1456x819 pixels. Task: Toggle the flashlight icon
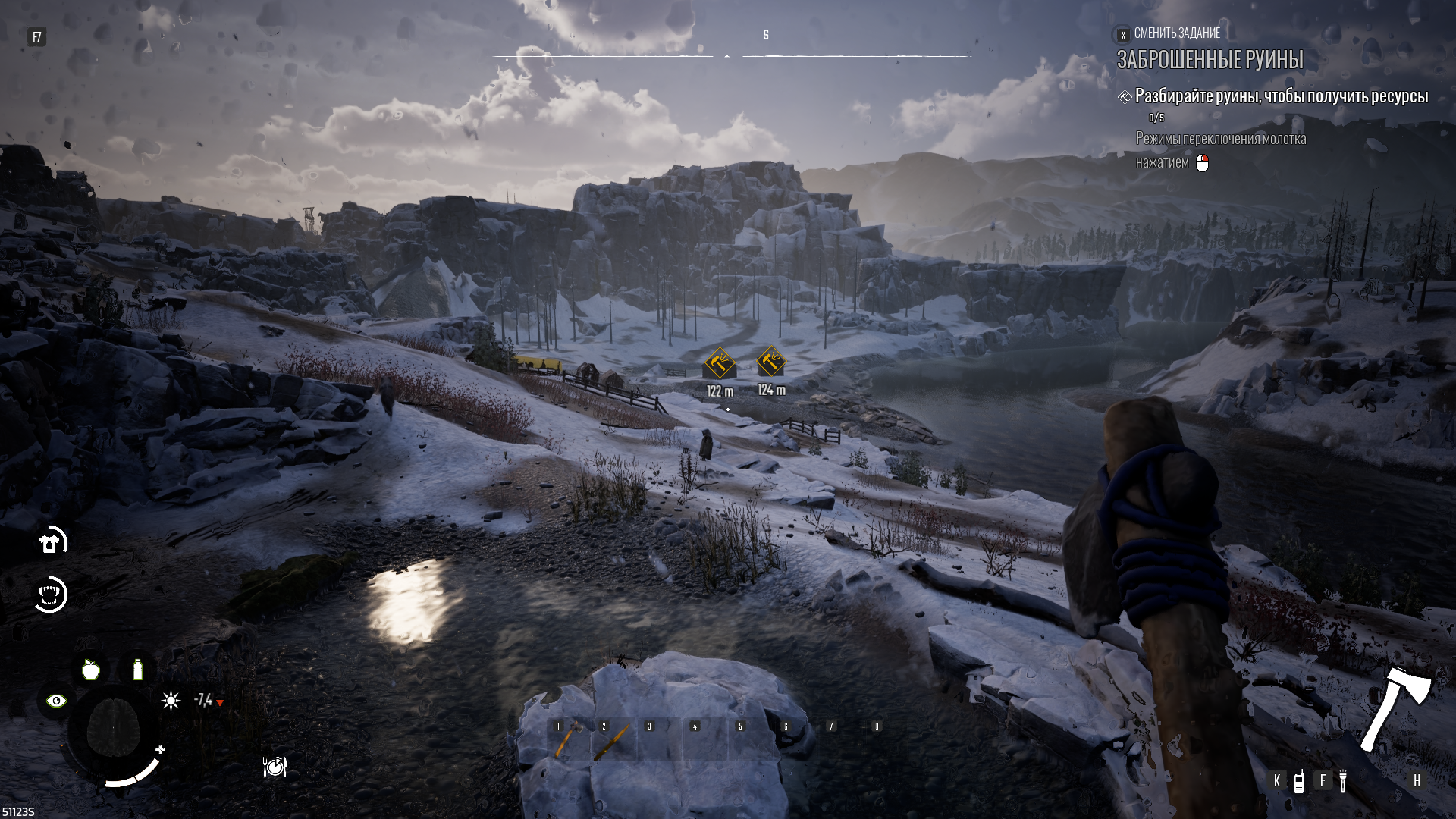tap(1342, 781)
